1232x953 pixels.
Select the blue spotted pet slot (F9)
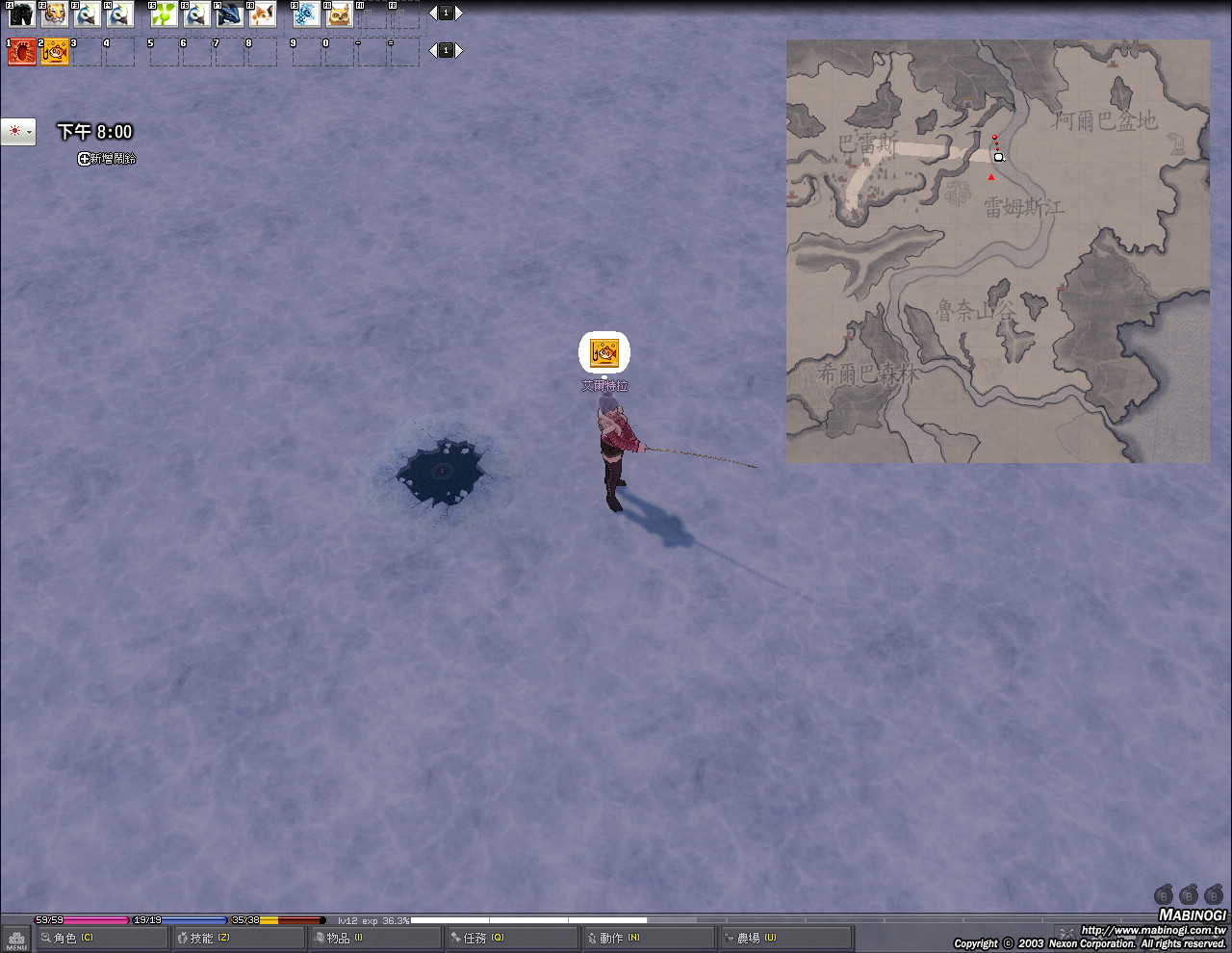(306, 13)
